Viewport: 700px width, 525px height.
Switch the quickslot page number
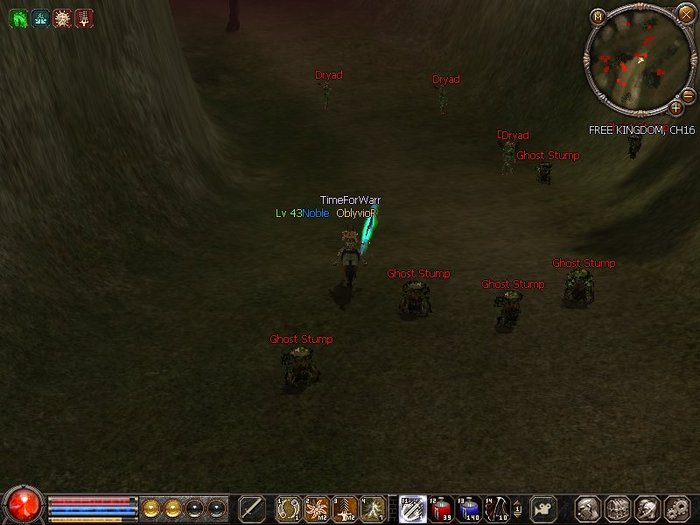coord(518,508)
